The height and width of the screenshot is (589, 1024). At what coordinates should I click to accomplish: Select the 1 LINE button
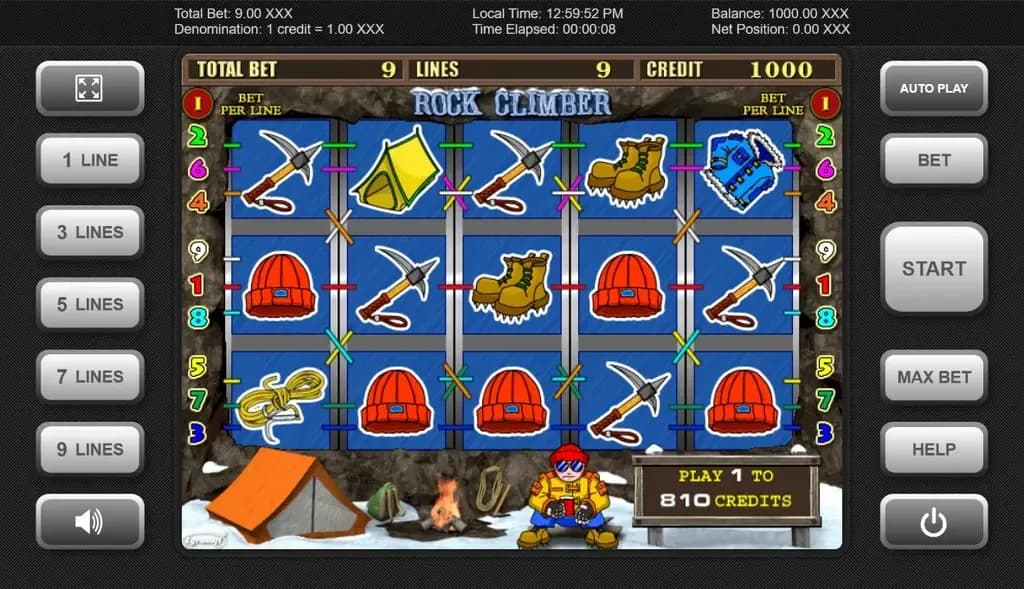90,160
